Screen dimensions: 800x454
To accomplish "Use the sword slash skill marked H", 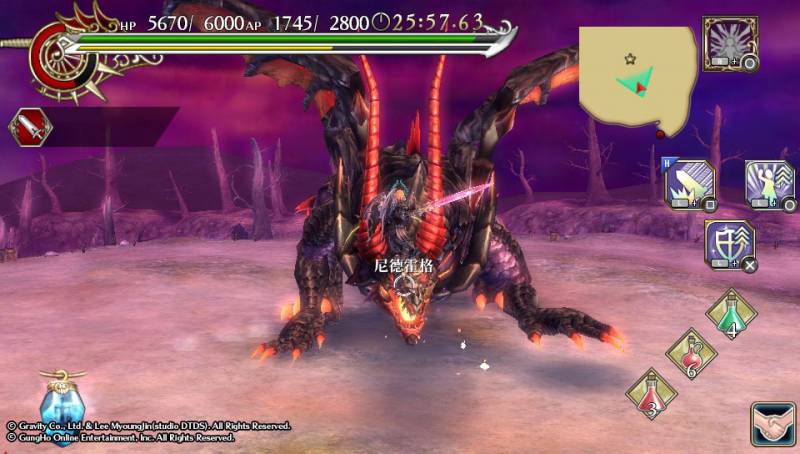I will click(687, 182).
